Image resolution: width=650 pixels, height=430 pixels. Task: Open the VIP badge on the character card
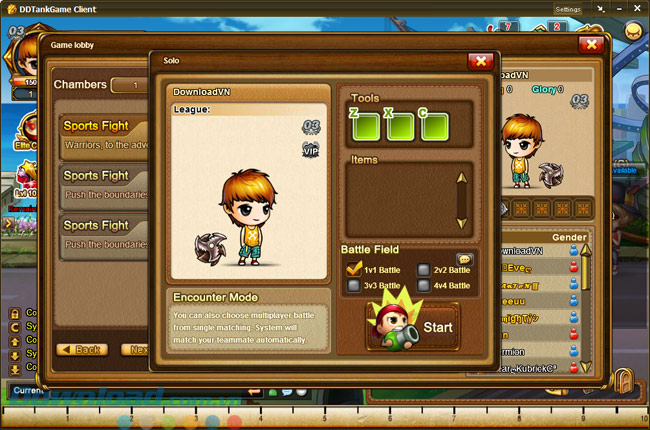pyautogui.click(x=310, y=150)
